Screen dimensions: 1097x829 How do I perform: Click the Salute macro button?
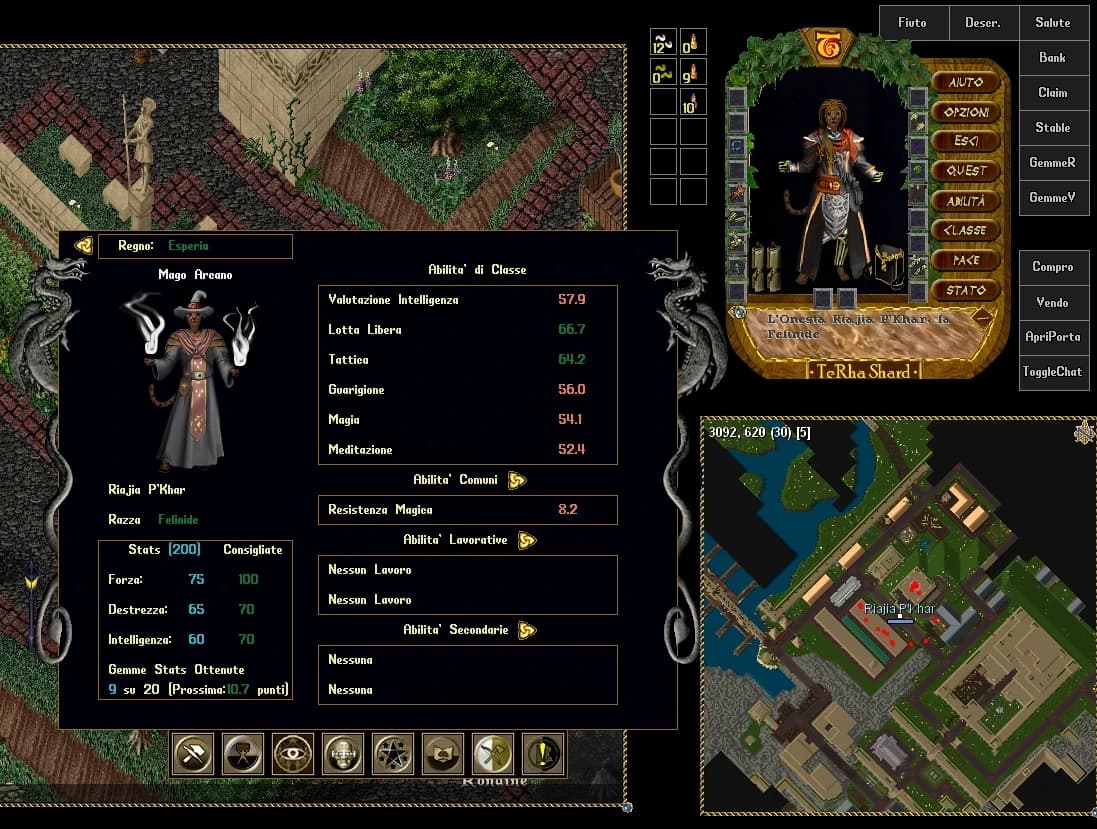(x=1053, y=23)
